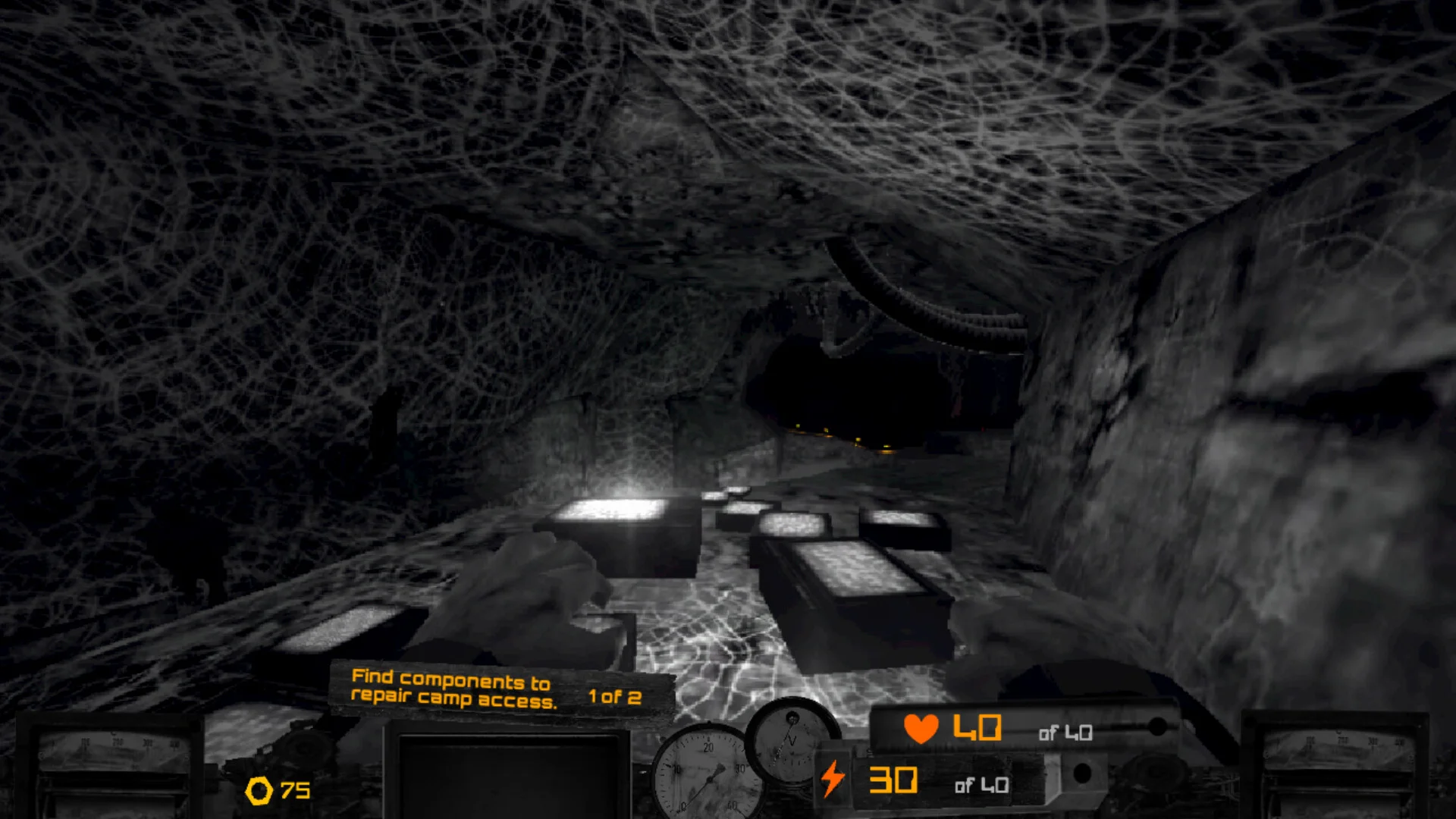Click the small compass dial gauge
Image resolution: width=1456 pixels, height=819 pixels.
pyautogui.click(x=791, y=739)
